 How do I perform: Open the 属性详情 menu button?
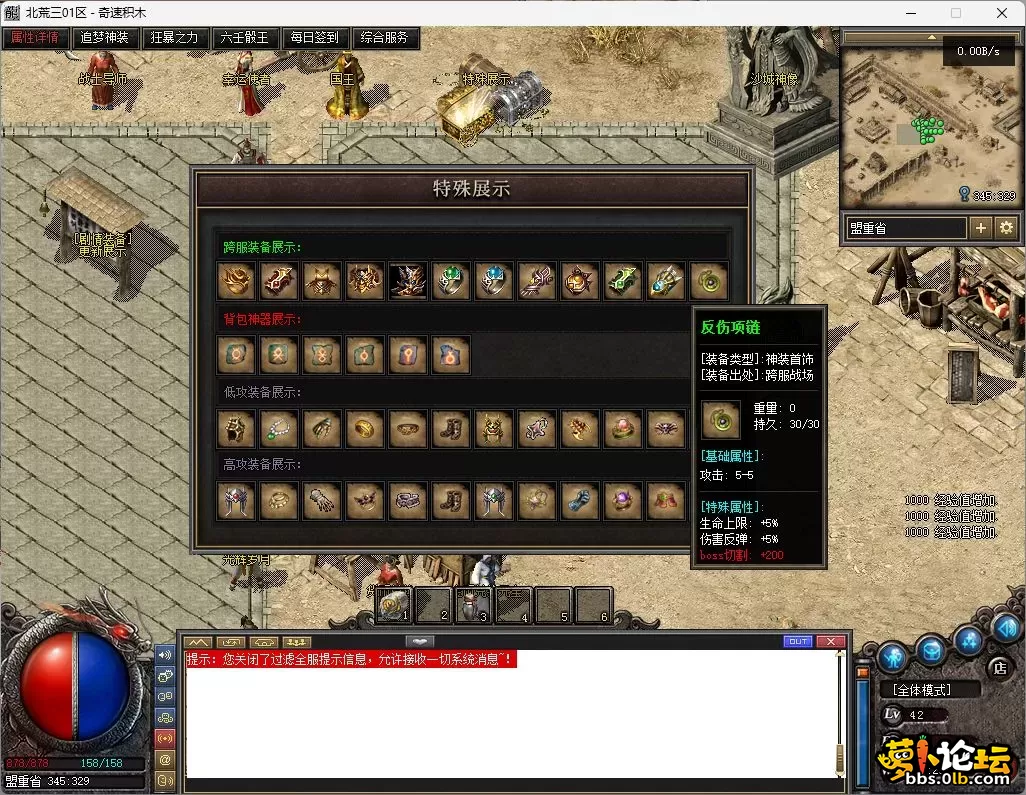pyautogui.click(x=35, y=38)
